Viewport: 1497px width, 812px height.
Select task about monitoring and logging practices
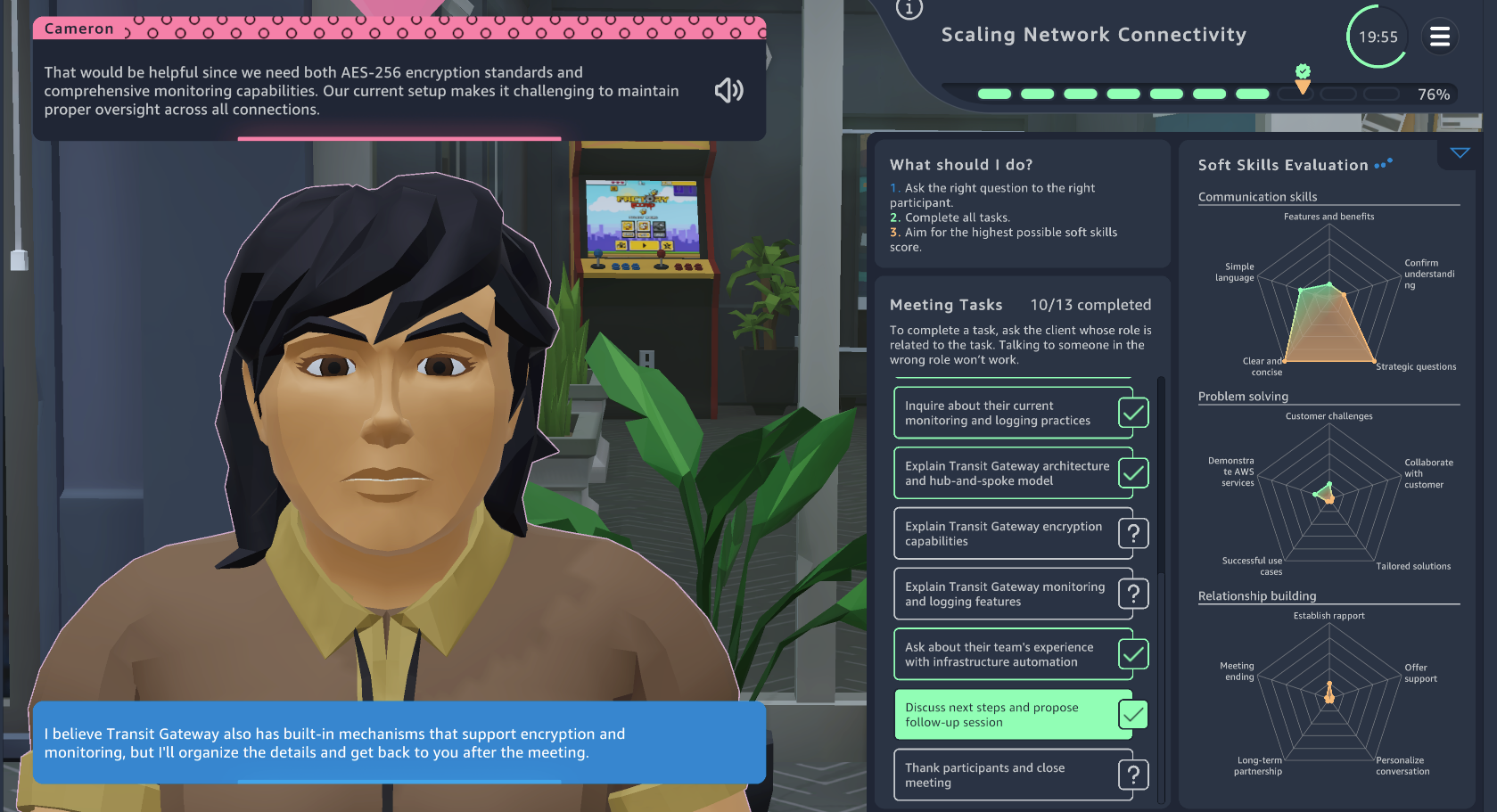(x=1013, y=413)
